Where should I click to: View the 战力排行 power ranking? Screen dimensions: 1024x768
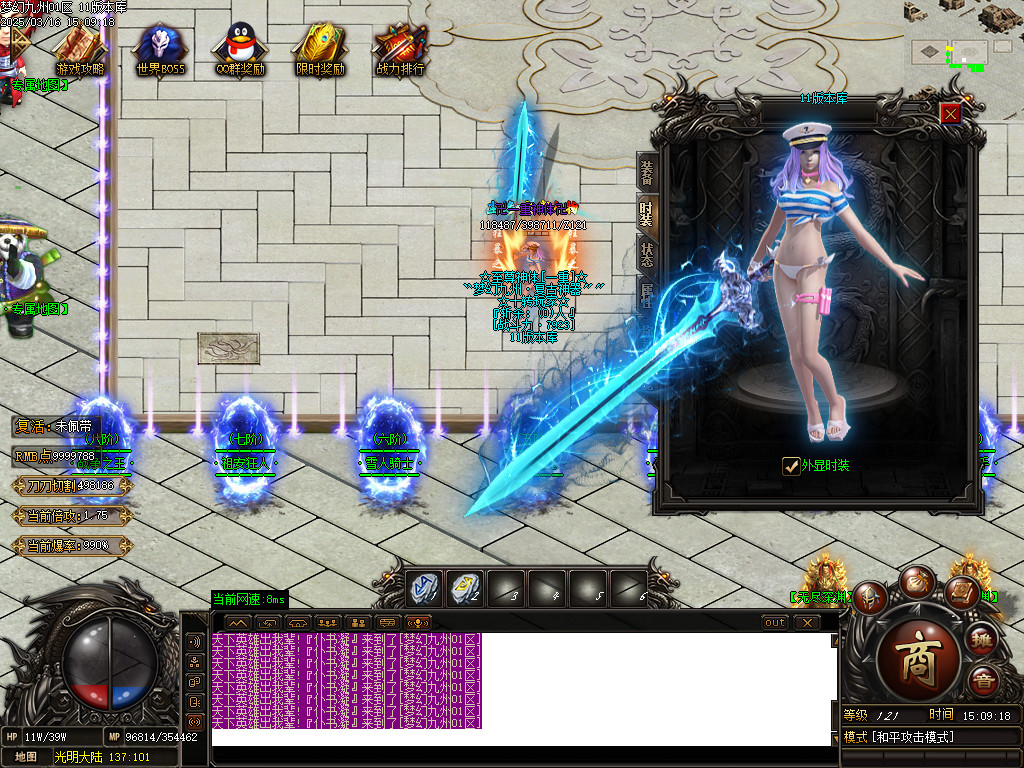coord(400,48)
